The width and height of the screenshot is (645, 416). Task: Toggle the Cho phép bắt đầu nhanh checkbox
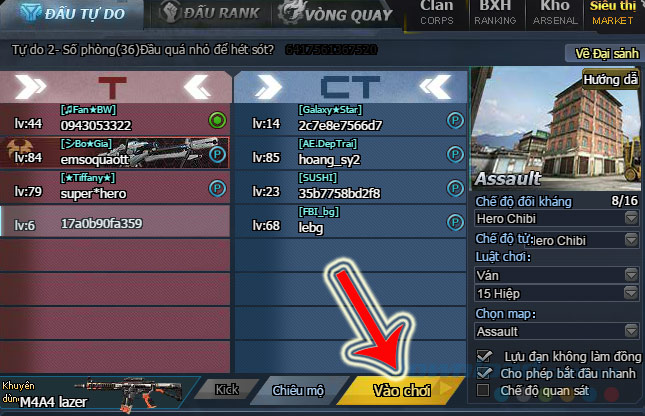tap(485, 373)
